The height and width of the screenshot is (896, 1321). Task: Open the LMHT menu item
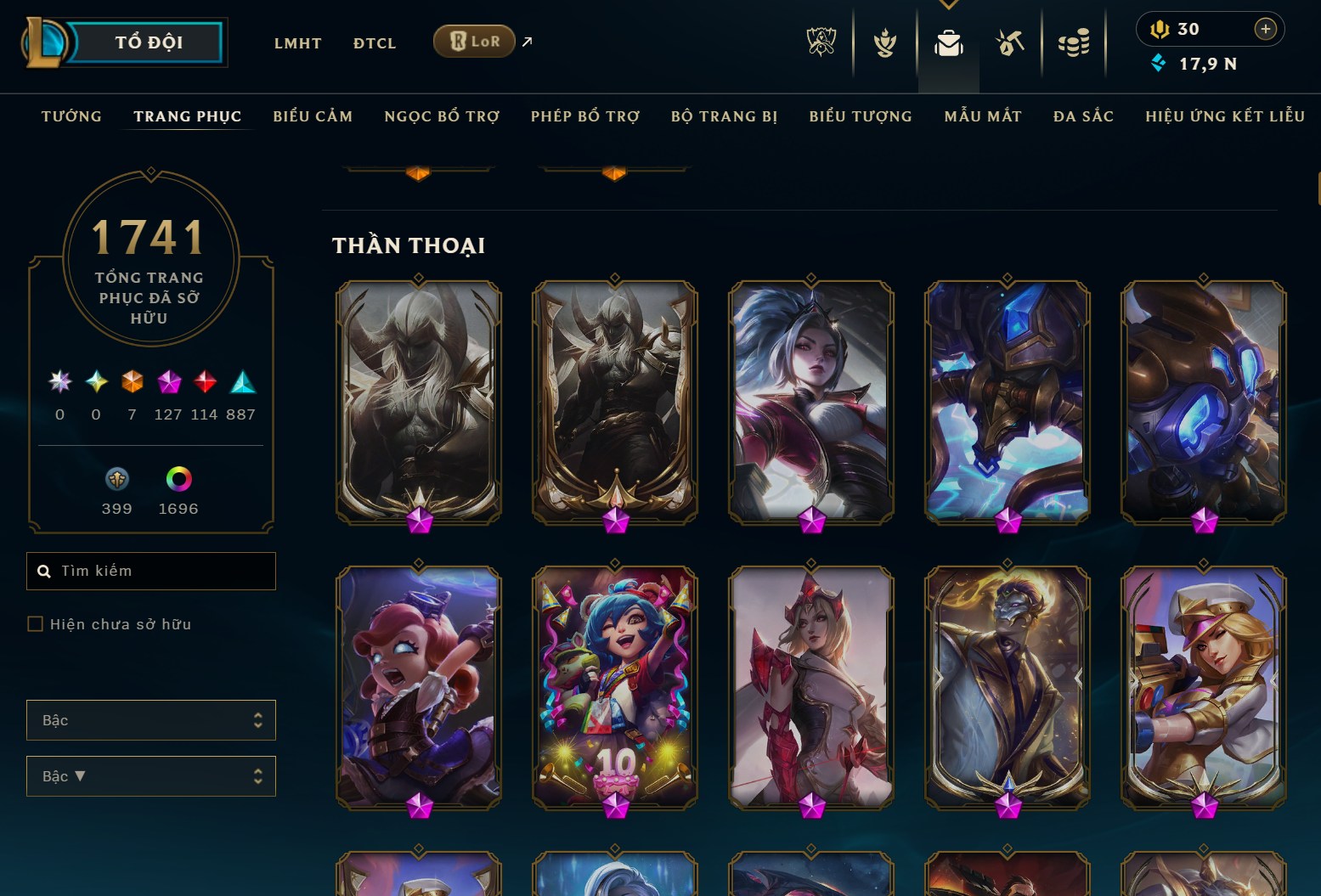(297, 42)
